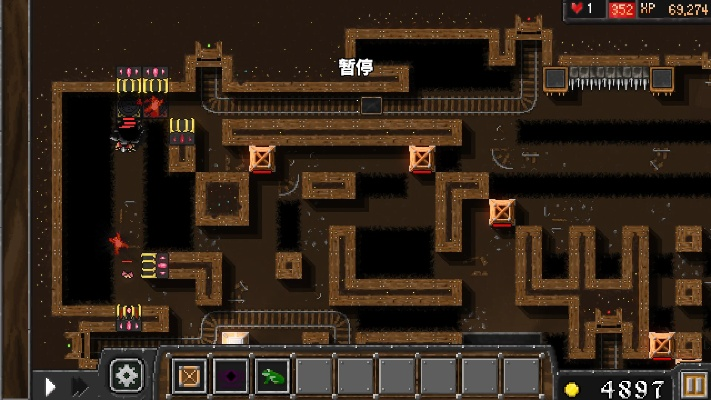Select the wooden barricade crate trap slot

[x=189, y=377]
